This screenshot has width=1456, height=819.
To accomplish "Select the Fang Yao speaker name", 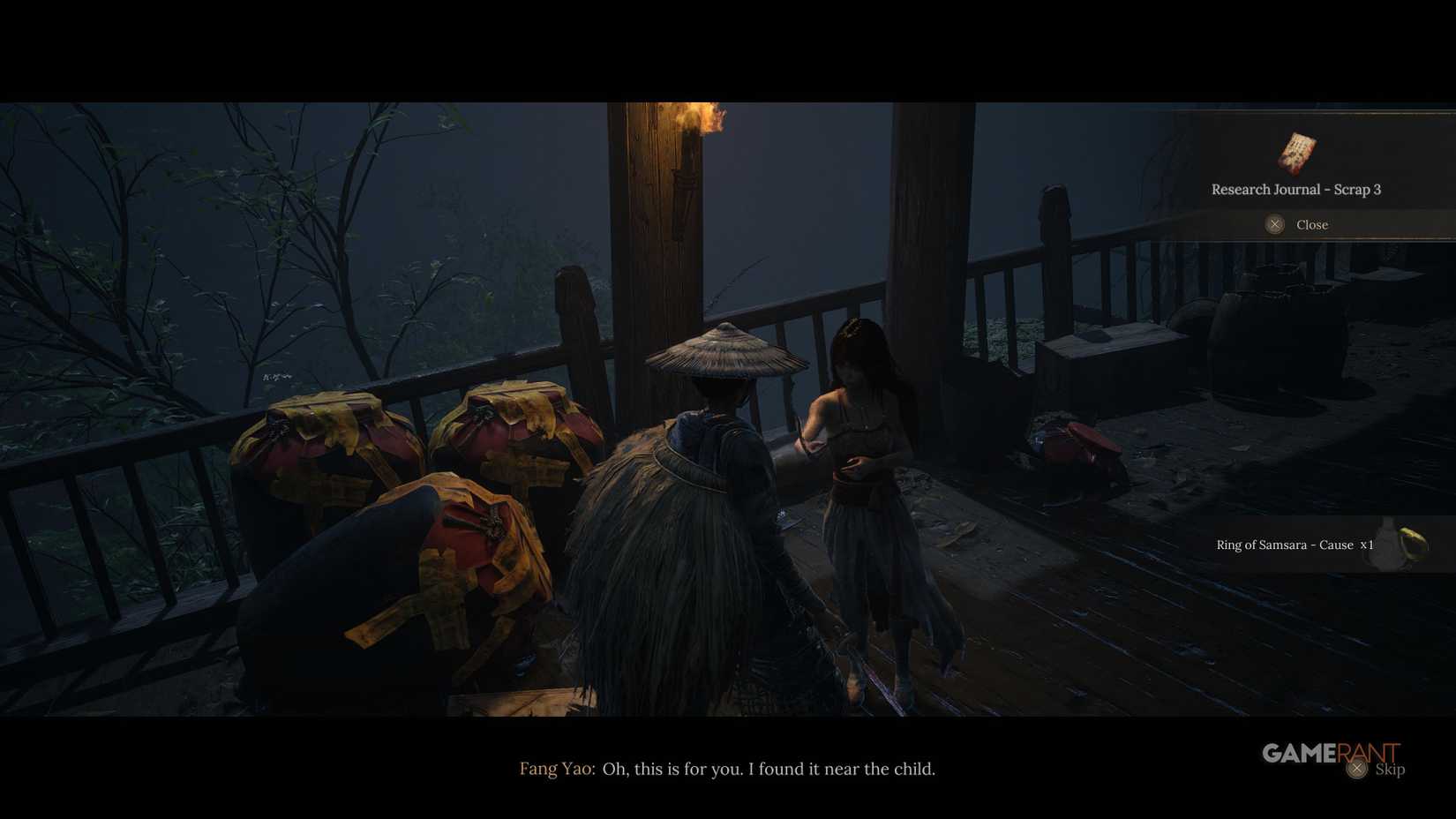I will [556, 769].
